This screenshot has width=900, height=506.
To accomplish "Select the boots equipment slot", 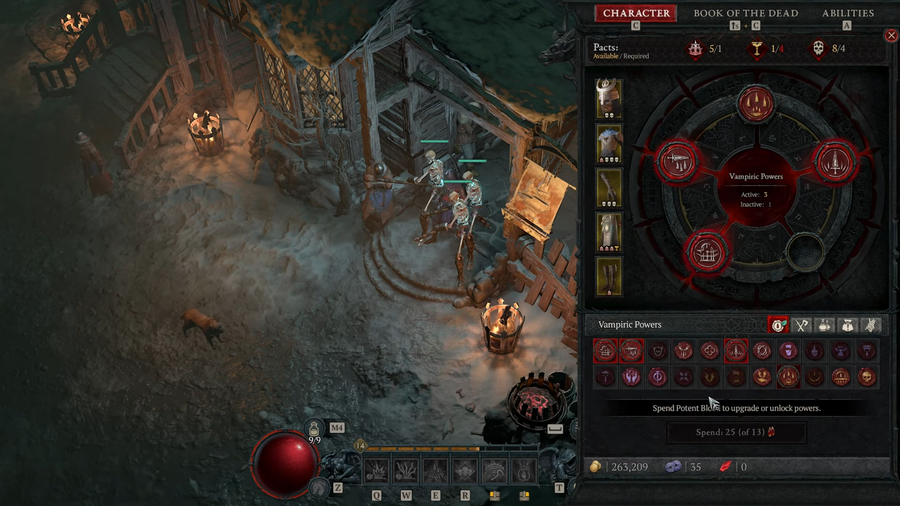I will coord(609,276).
